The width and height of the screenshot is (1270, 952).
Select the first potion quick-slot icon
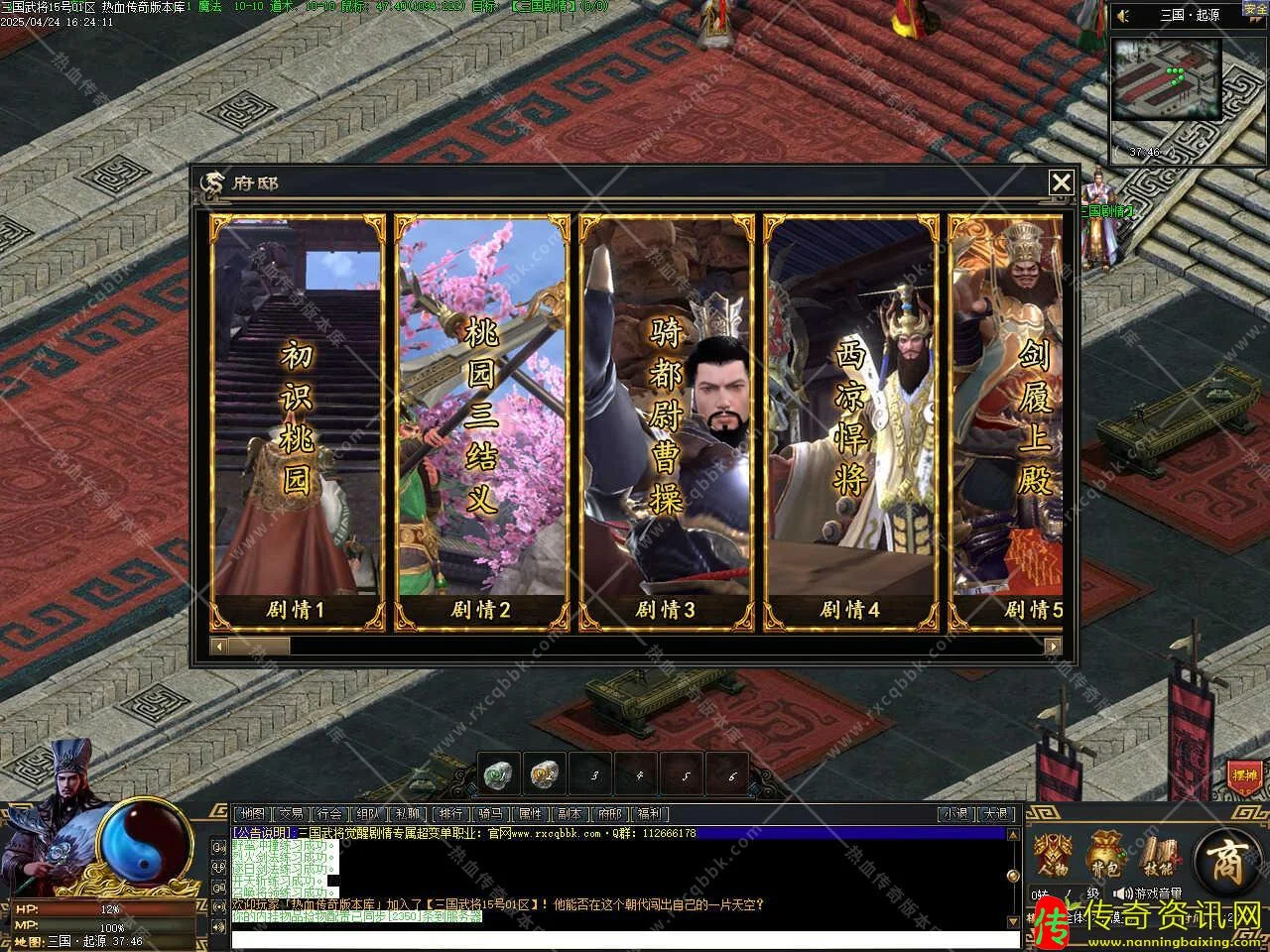(498, 773)
